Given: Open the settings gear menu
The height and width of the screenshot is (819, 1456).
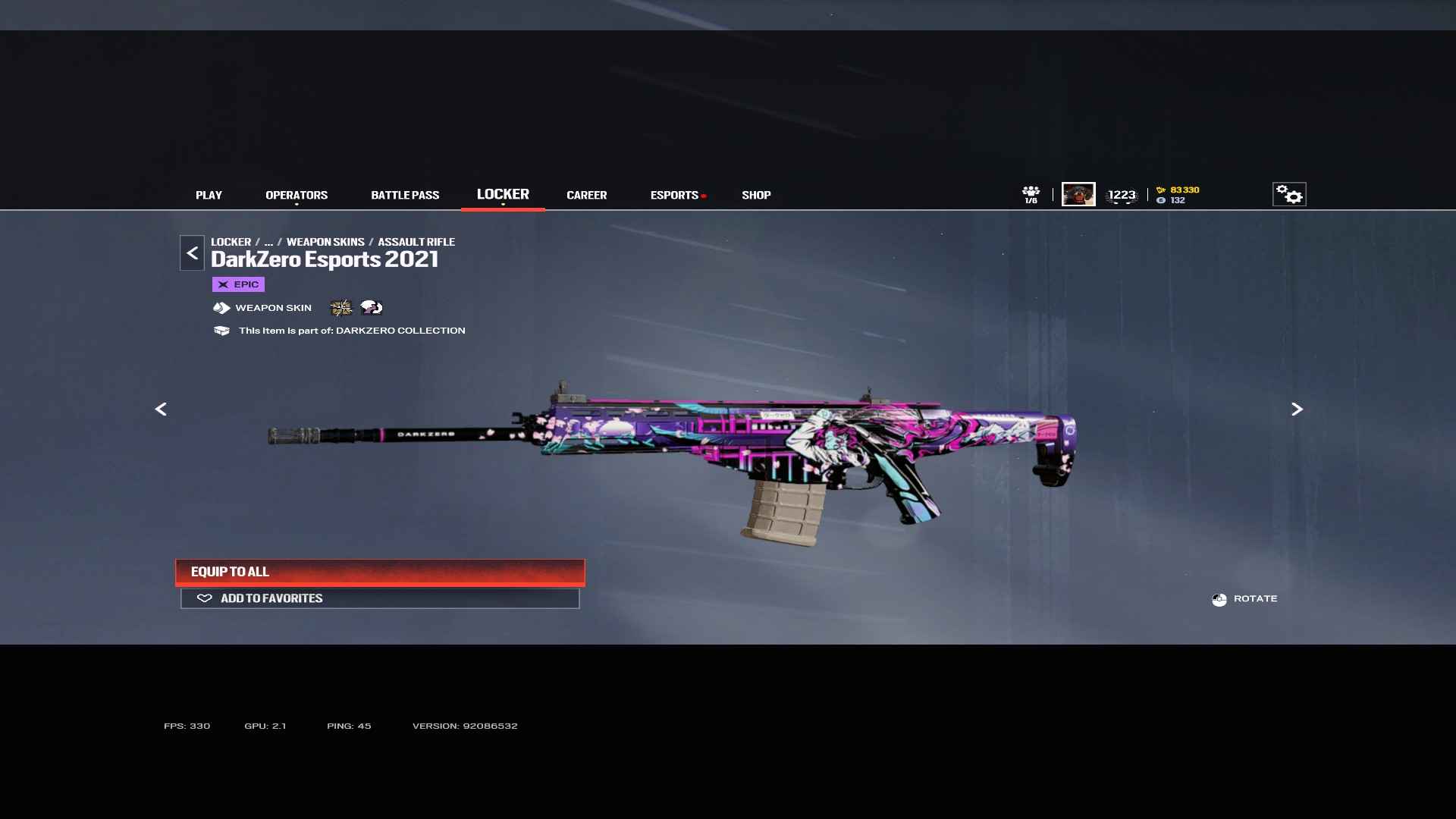Looking at the screenshot, I should click(x=1288, y=194).
